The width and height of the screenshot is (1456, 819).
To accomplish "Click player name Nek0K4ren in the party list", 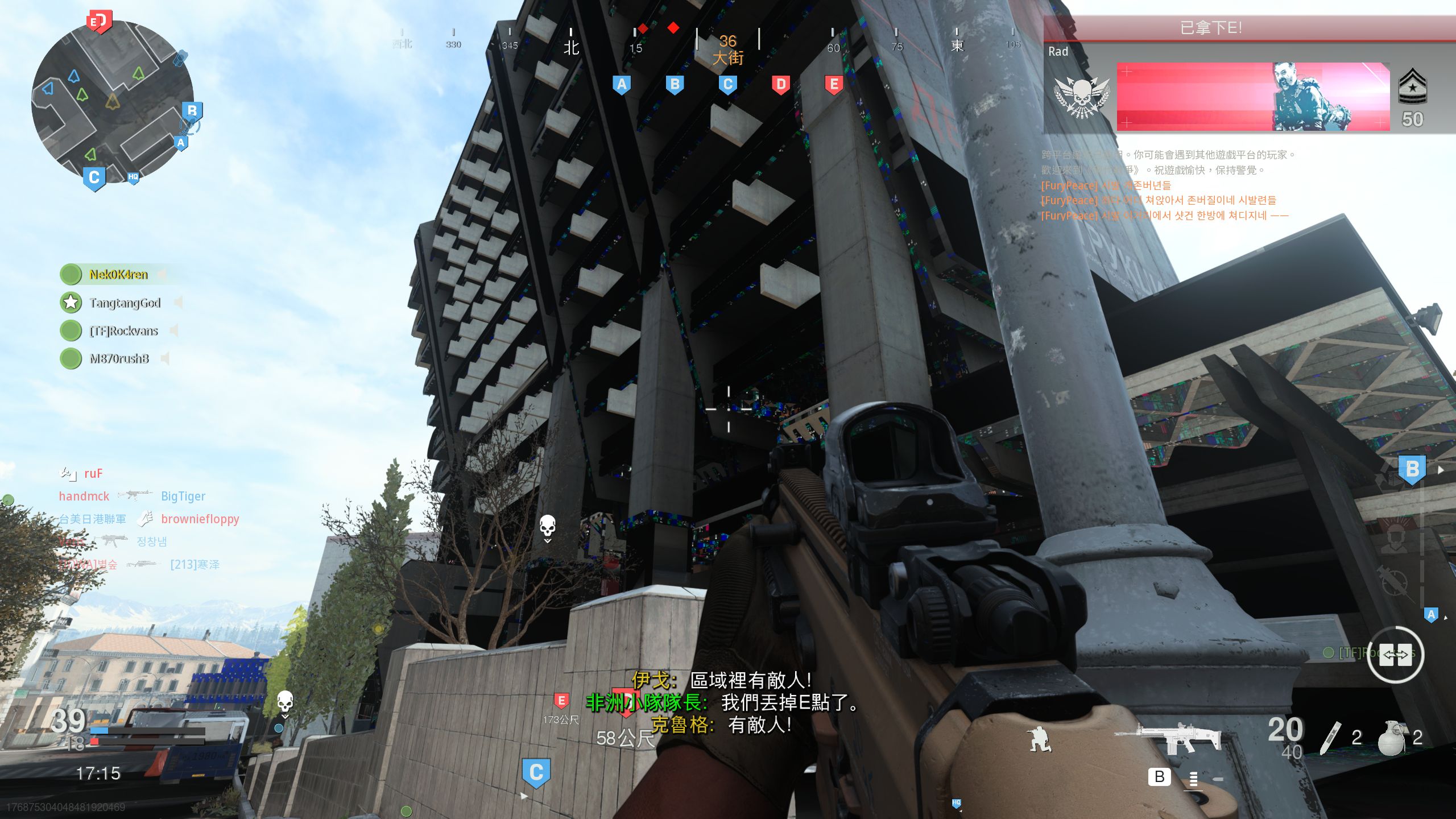I will tap(118, 275).
